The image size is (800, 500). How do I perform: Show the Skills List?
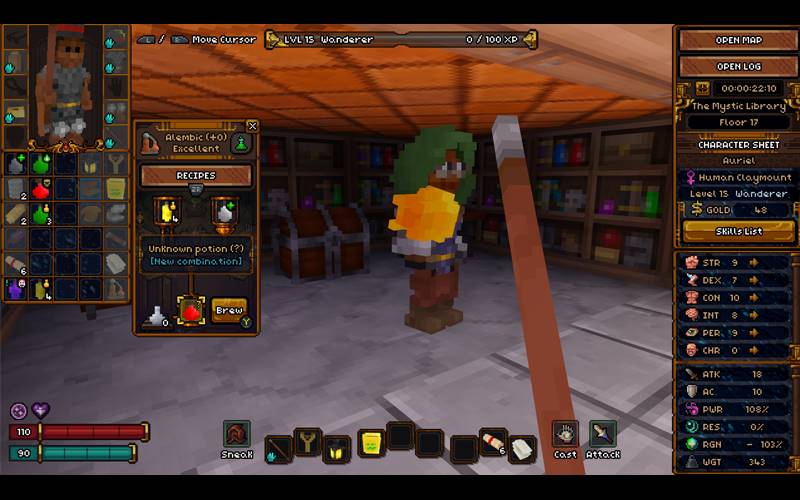click(x=738, y=231)
